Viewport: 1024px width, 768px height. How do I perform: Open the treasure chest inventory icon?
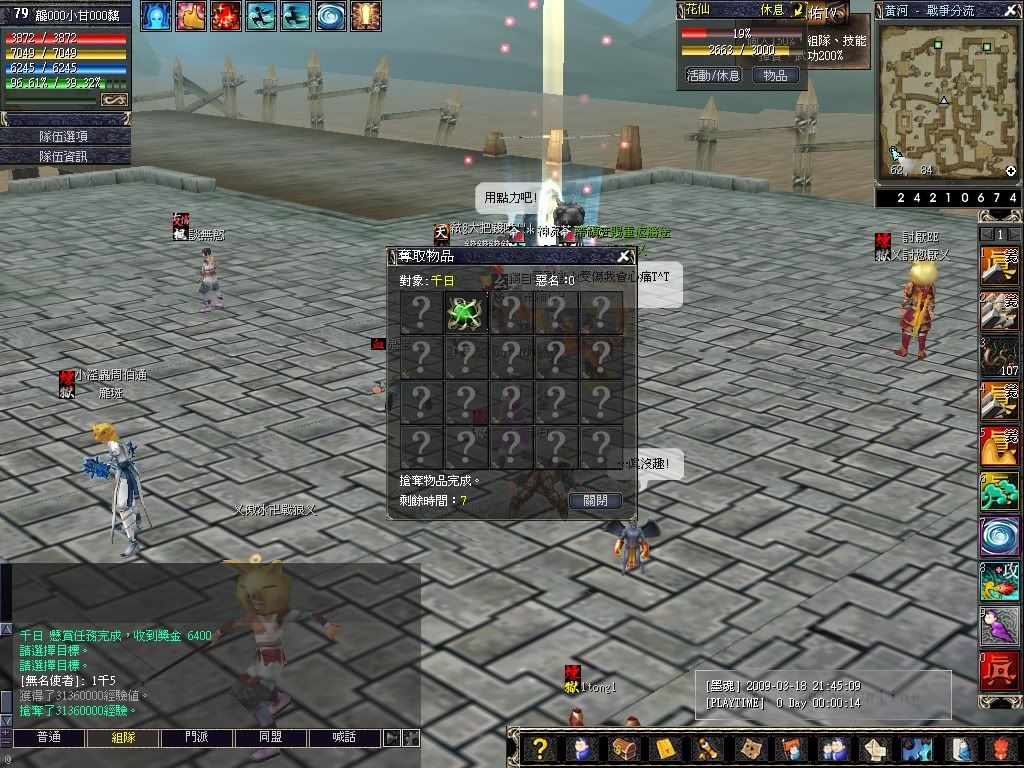[x=622, y=749]
